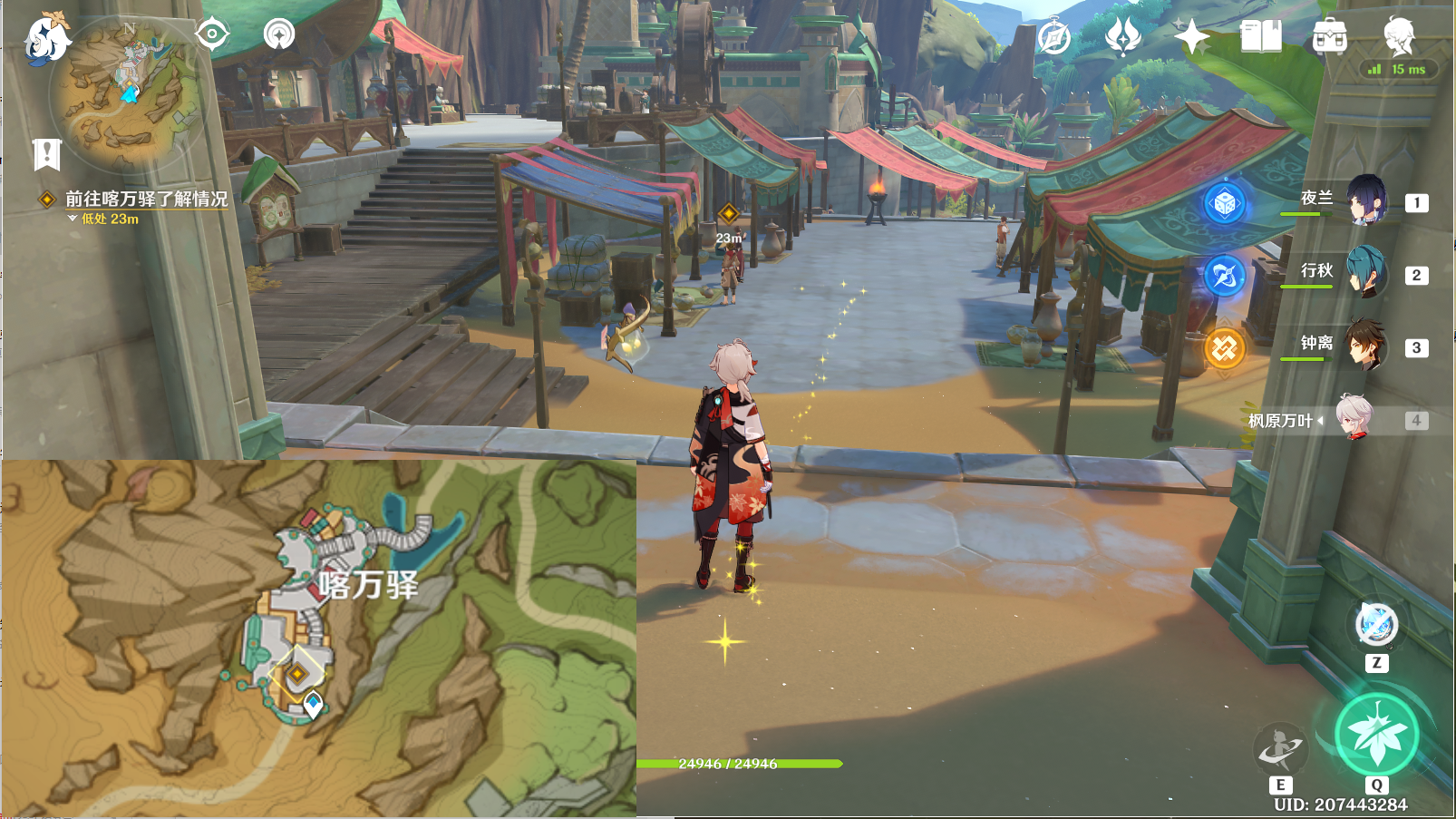Open the quest log exclamation icon

coord(46,154)
